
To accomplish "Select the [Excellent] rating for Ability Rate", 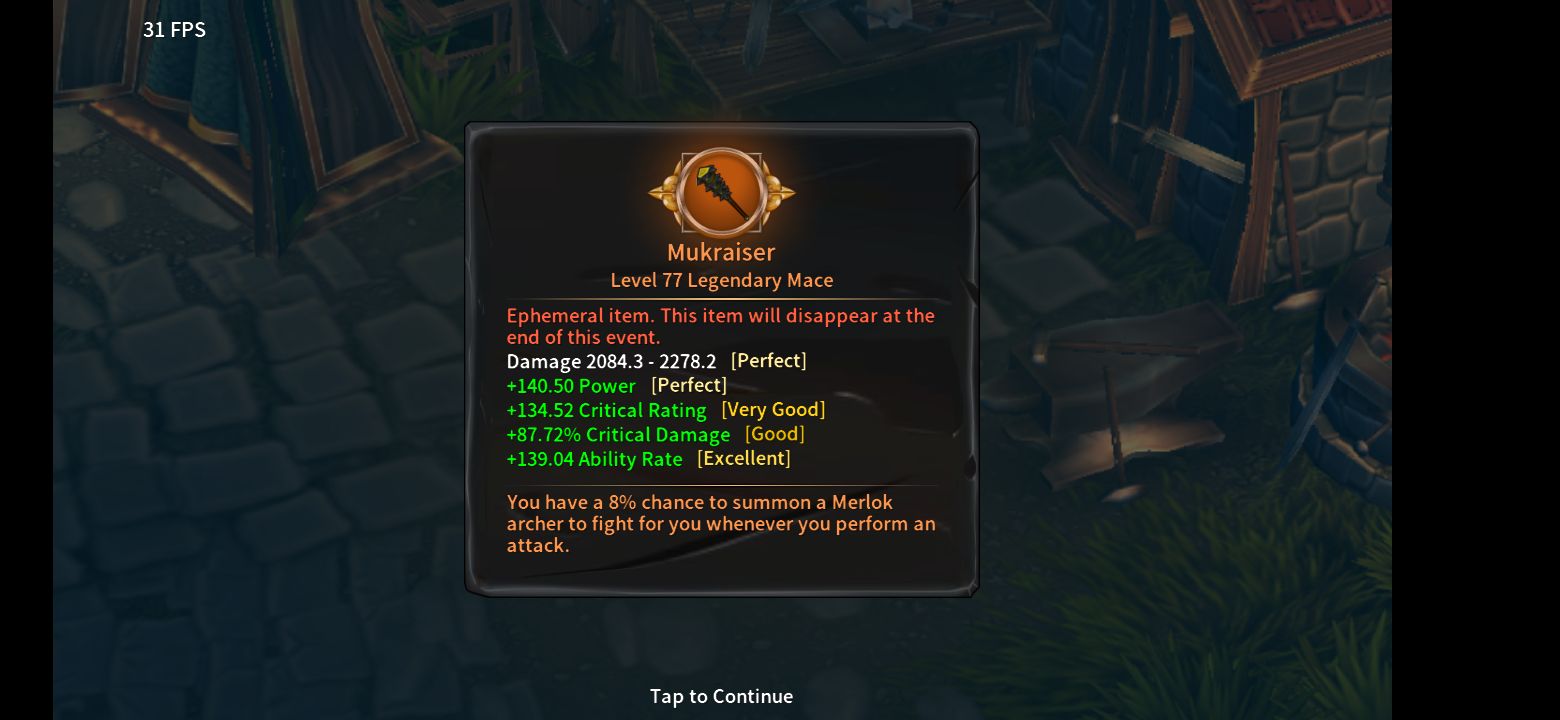I will point(743,458).
